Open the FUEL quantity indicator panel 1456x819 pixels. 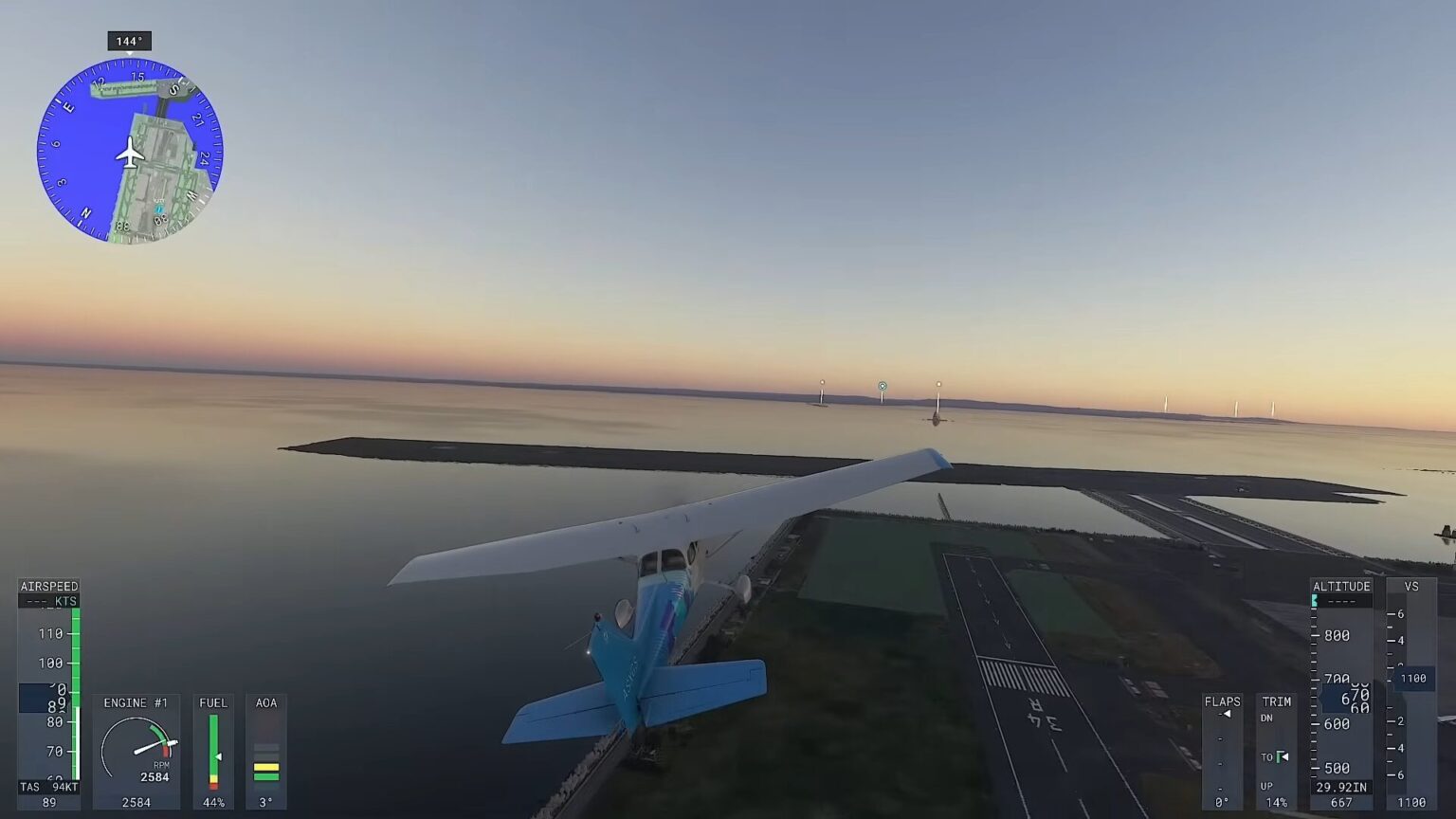tap(212, 749)
